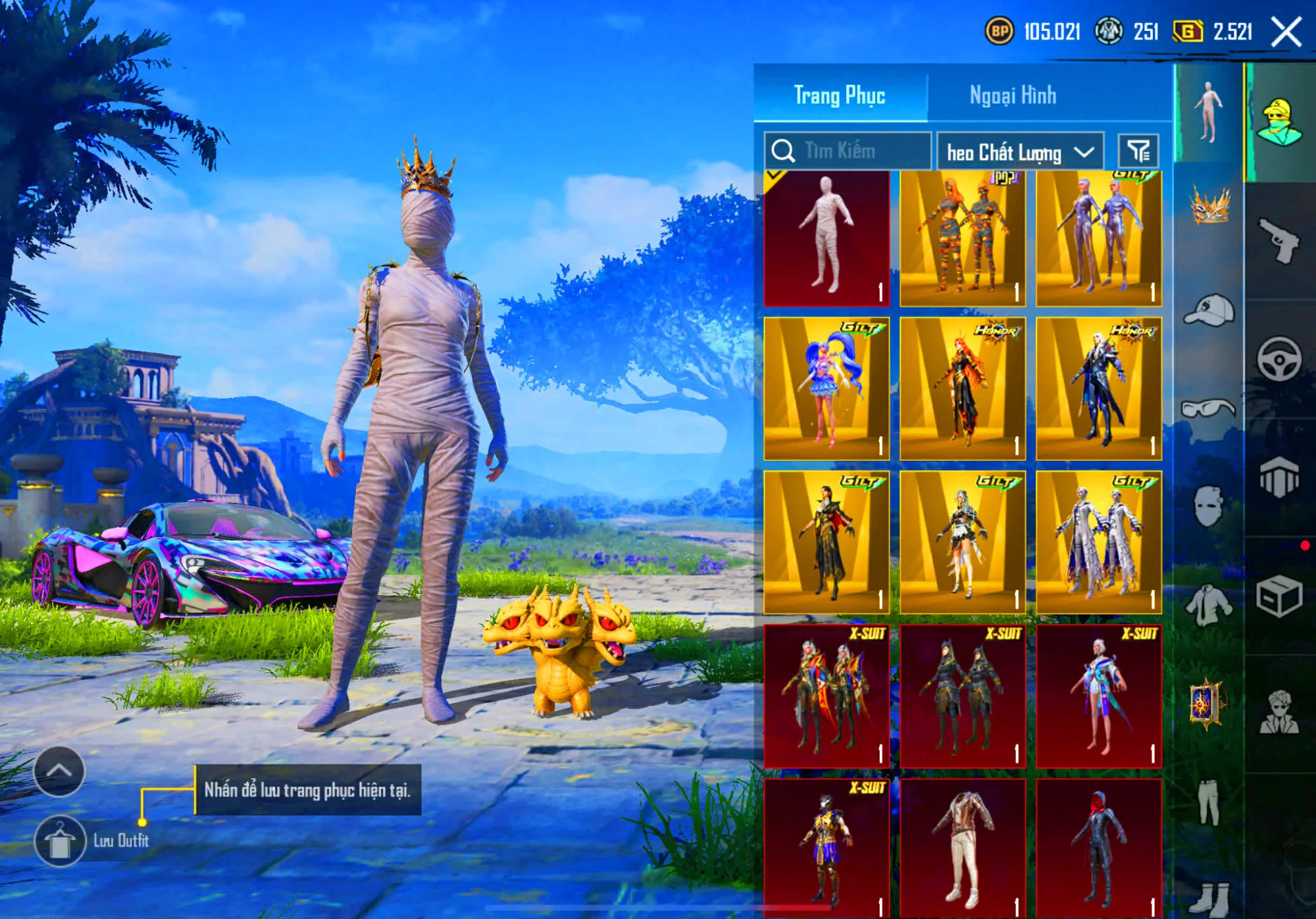The width and height of the screenshot is (1316, 919).
Task: Select the backpack skins category
Action: [1280, 475]
